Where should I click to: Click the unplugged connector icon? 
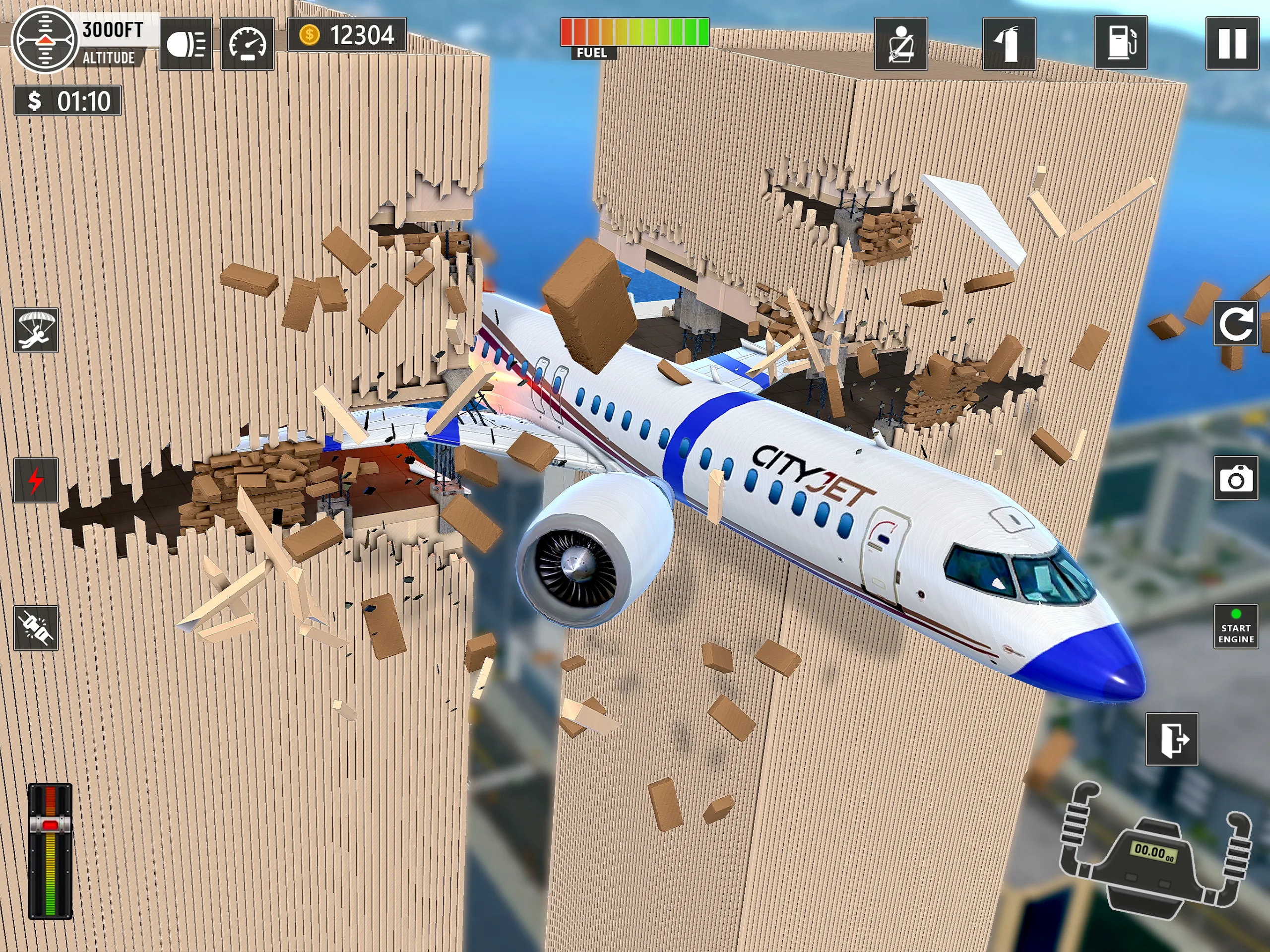tap(36, 628)
